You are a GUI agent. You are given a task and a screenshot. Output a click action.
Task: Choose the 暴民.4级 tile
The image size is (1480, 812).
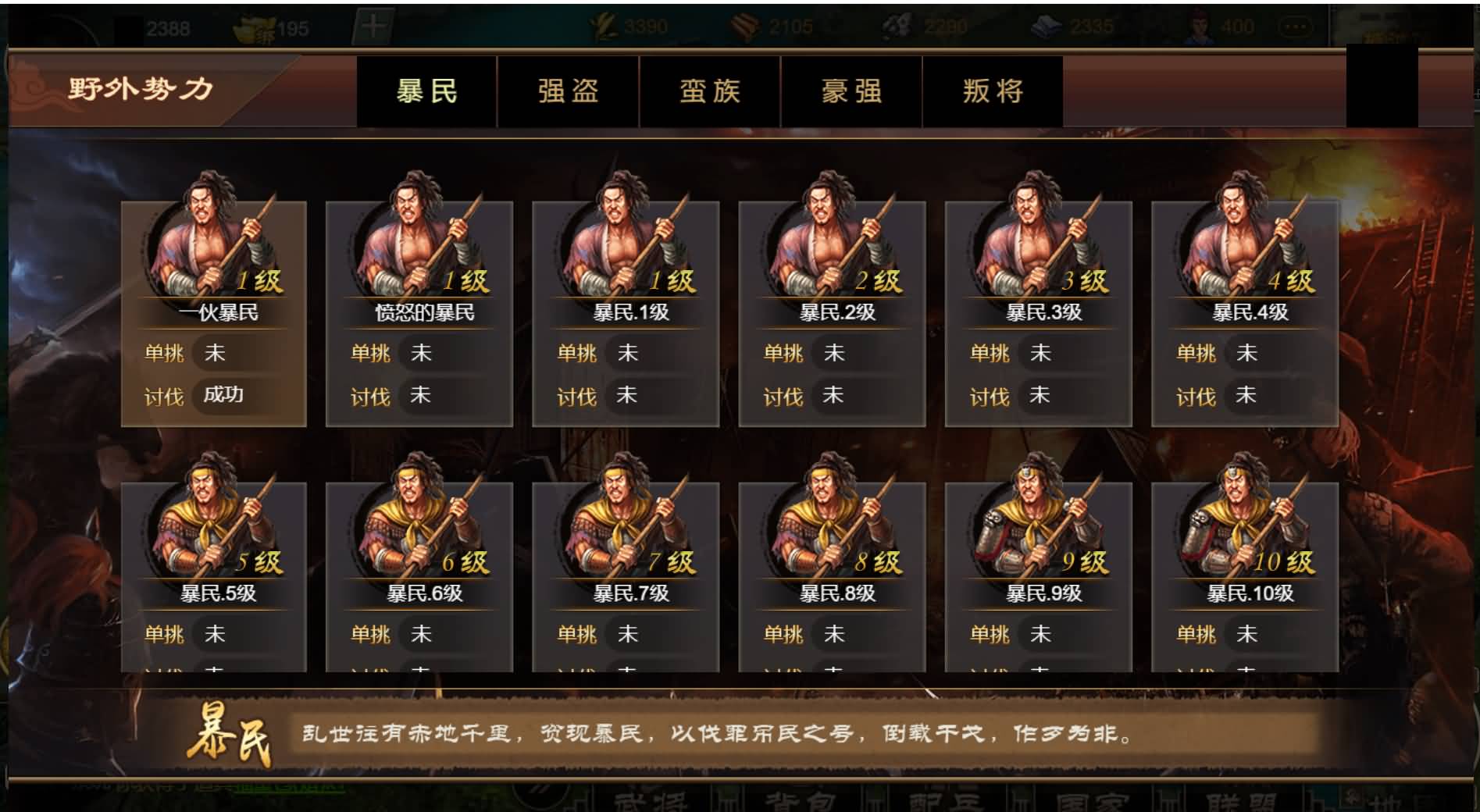click(1244, 312)
